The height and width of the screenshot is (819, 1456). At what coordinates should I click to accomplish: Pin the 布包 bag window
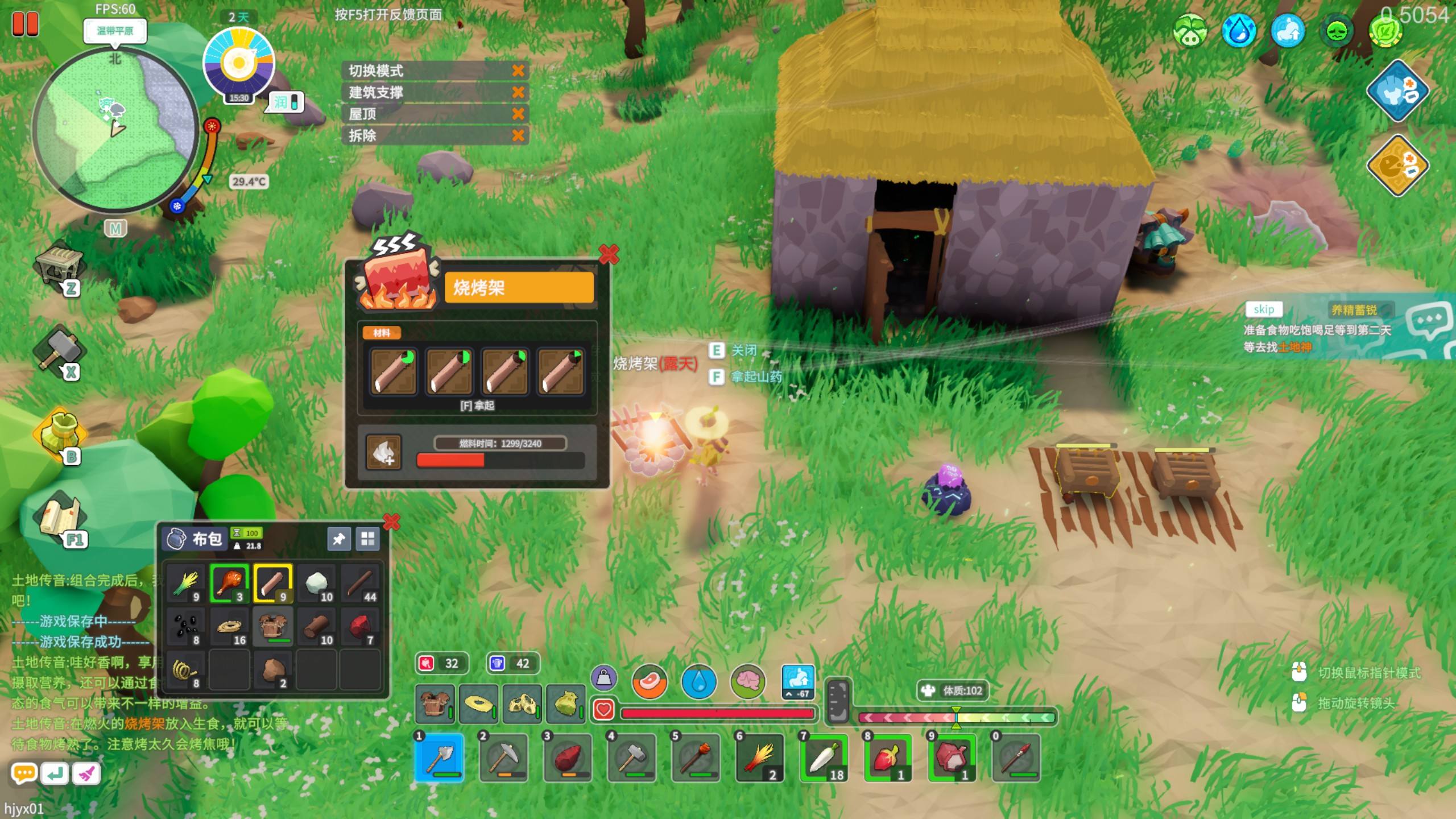pyautogui.click(x=338, y=539)
